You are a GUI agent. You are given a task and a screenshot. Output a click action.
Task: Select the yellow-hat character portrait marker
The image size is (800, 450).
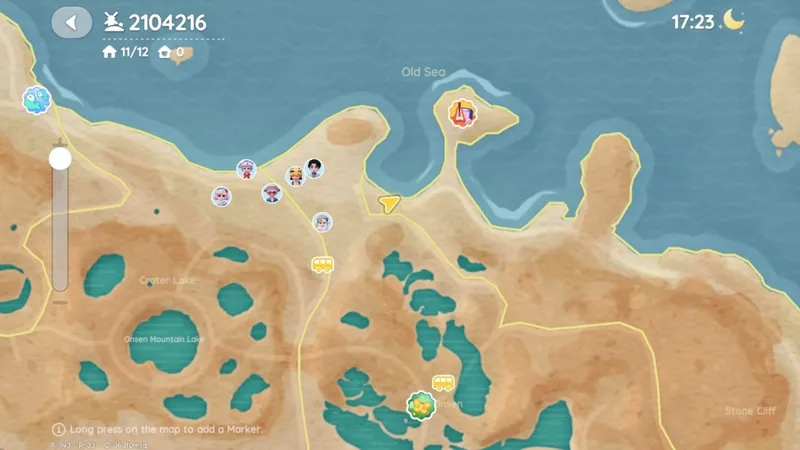tap(295, 177)
